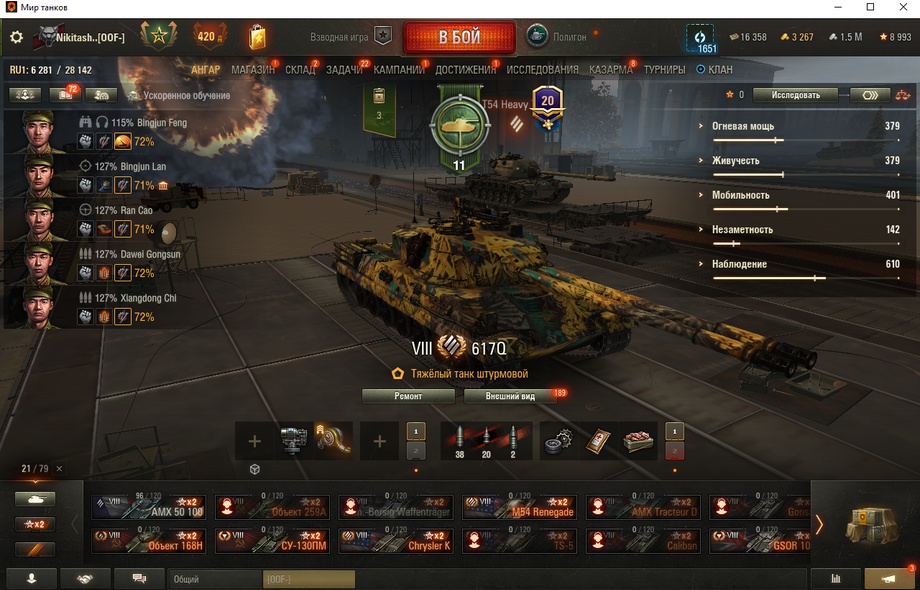The image size is (920, 590).
Task: Open the Внешний вид customization button
Action: click(510, 396)
